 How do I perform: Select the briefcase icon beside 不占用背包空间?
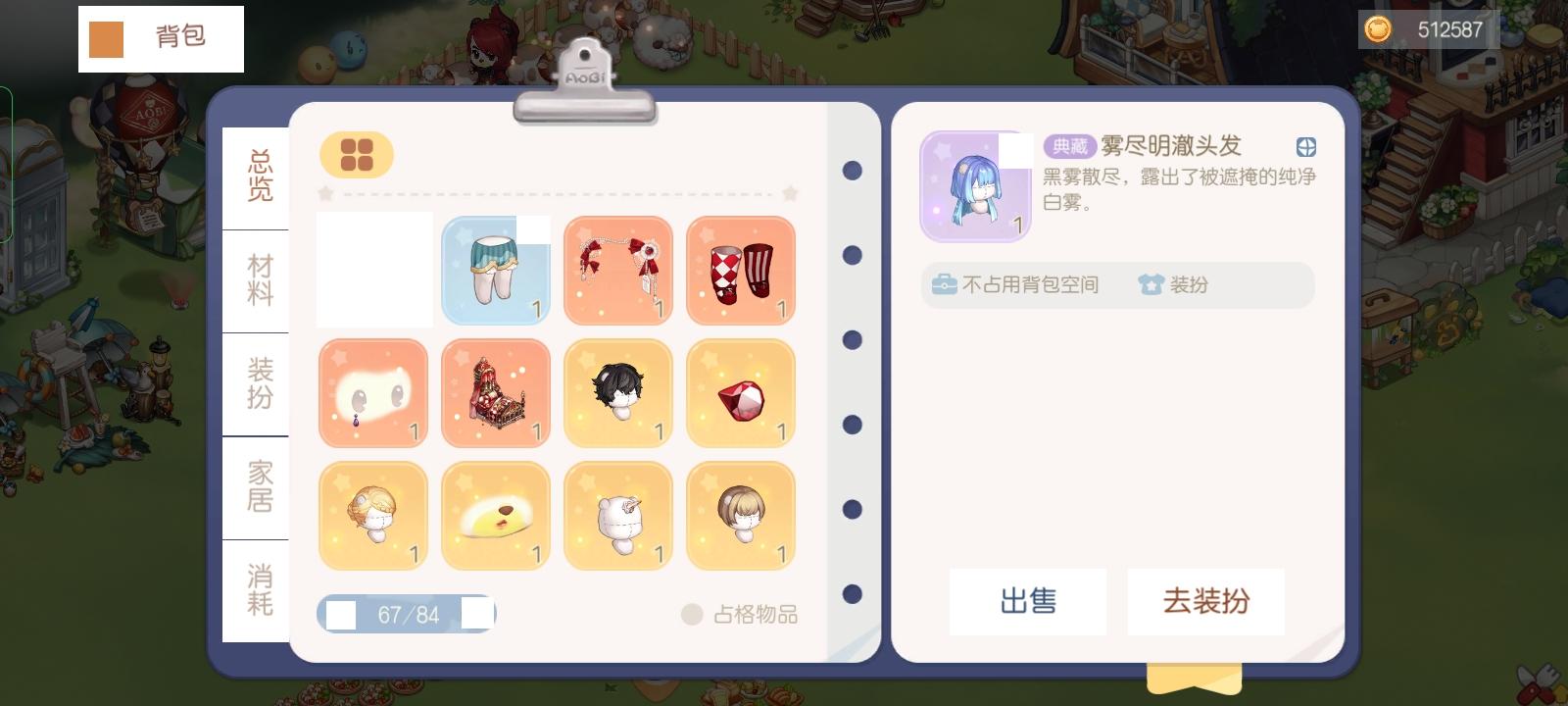944,284
